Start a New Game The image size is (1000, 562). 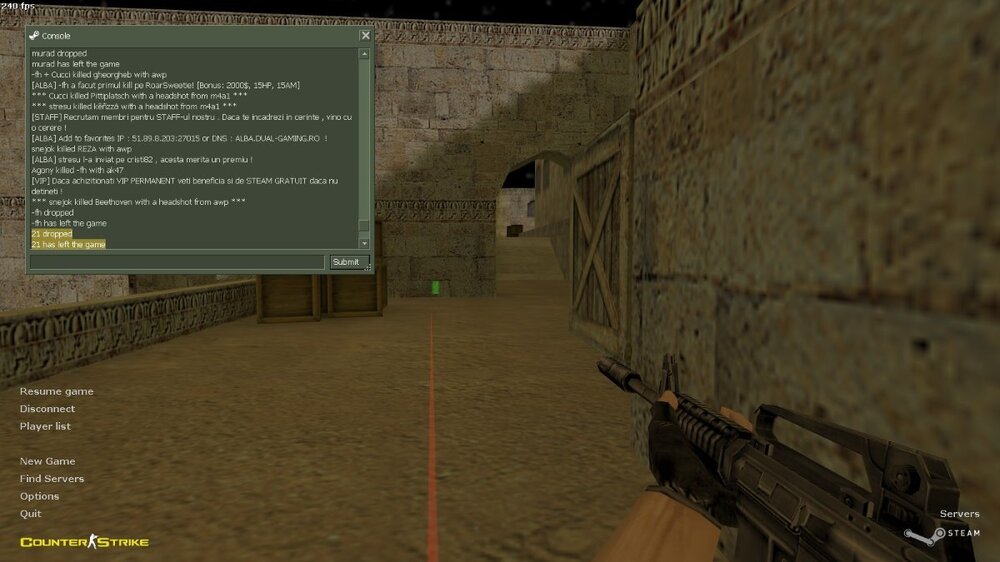point(47,461)
